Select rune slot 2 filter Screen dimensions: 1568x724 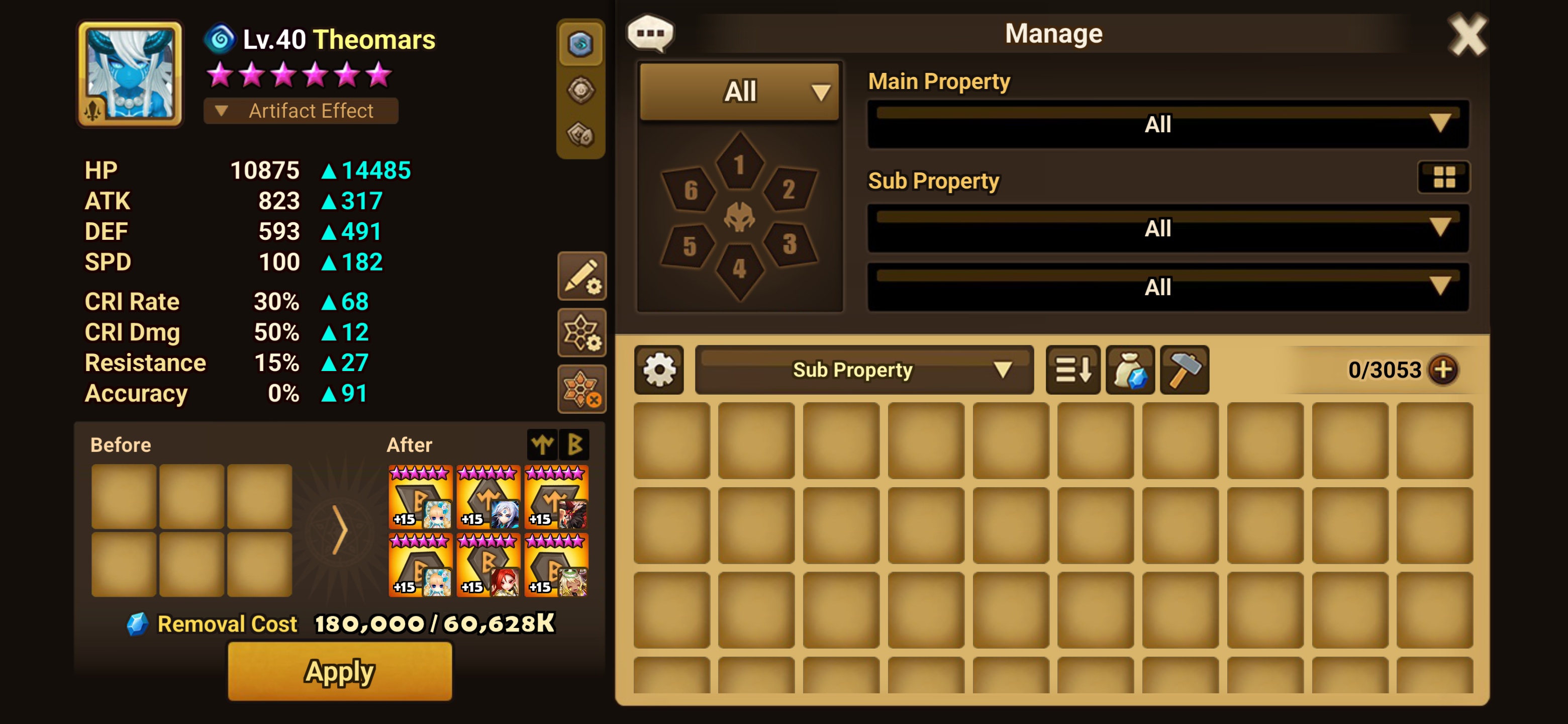tap(789, 190)
